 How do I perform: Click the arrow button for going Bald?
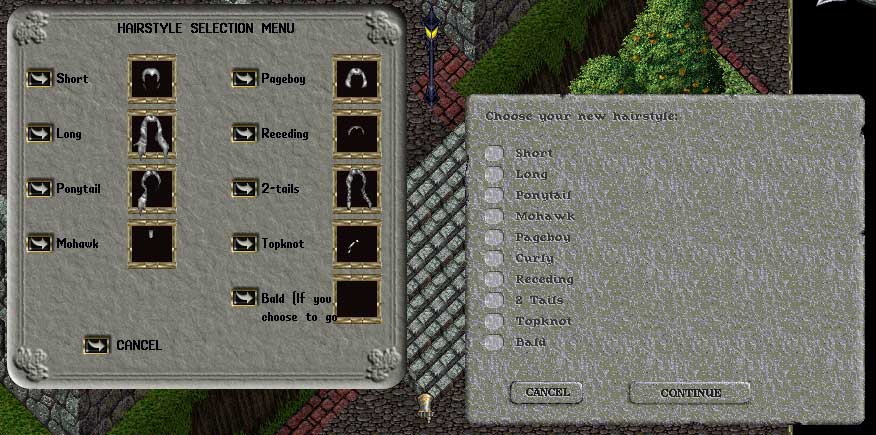(x=244, y=298)
